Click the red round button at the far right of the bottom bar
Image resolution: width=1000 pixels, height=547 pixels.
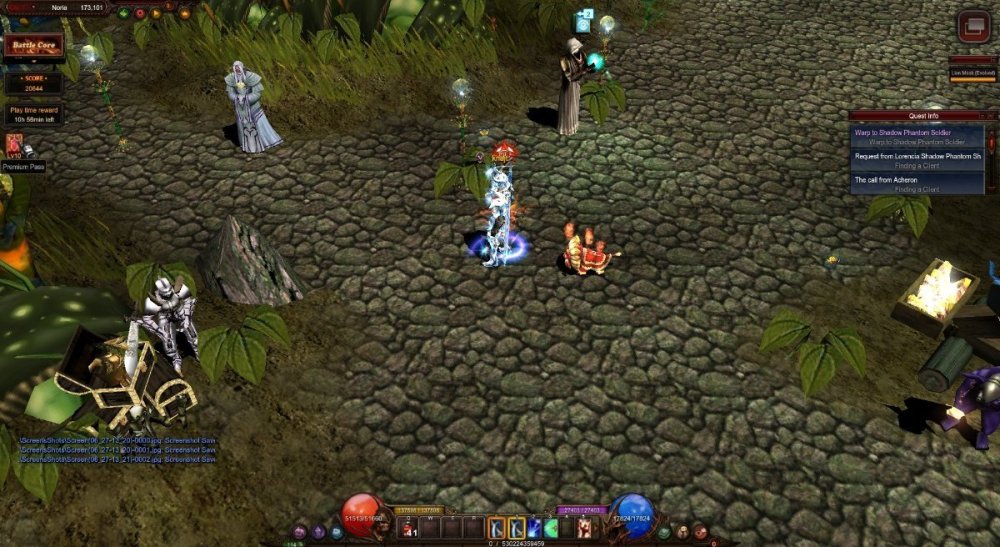[701, 532]
